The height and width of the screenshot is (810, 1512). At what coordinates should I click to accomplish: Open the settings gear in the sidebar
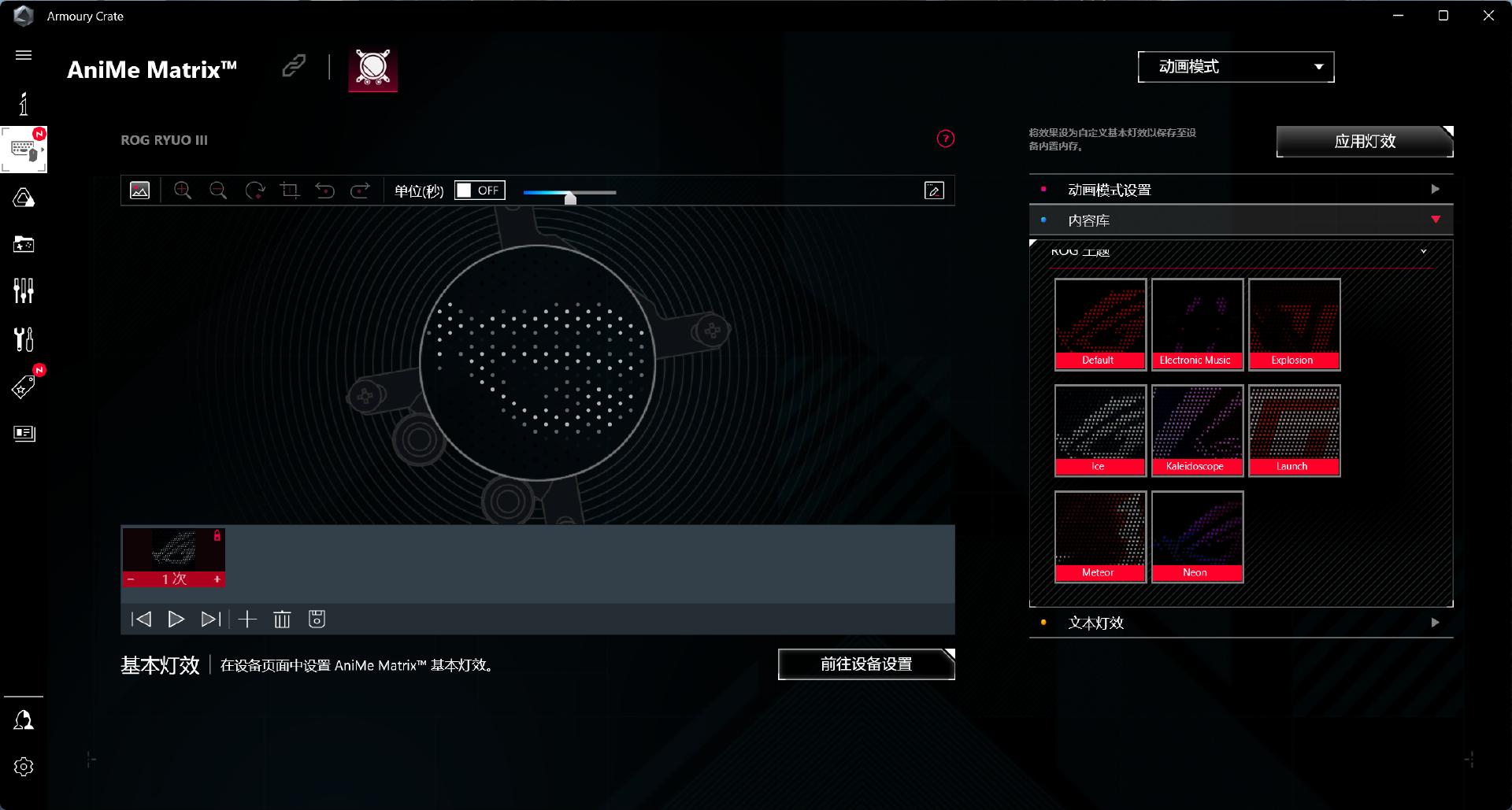[24, 767]
